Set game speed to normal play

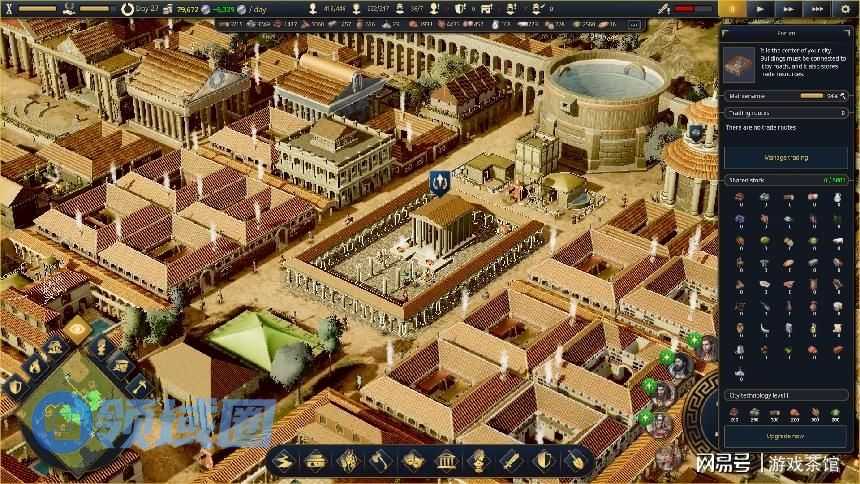[761, 8]
